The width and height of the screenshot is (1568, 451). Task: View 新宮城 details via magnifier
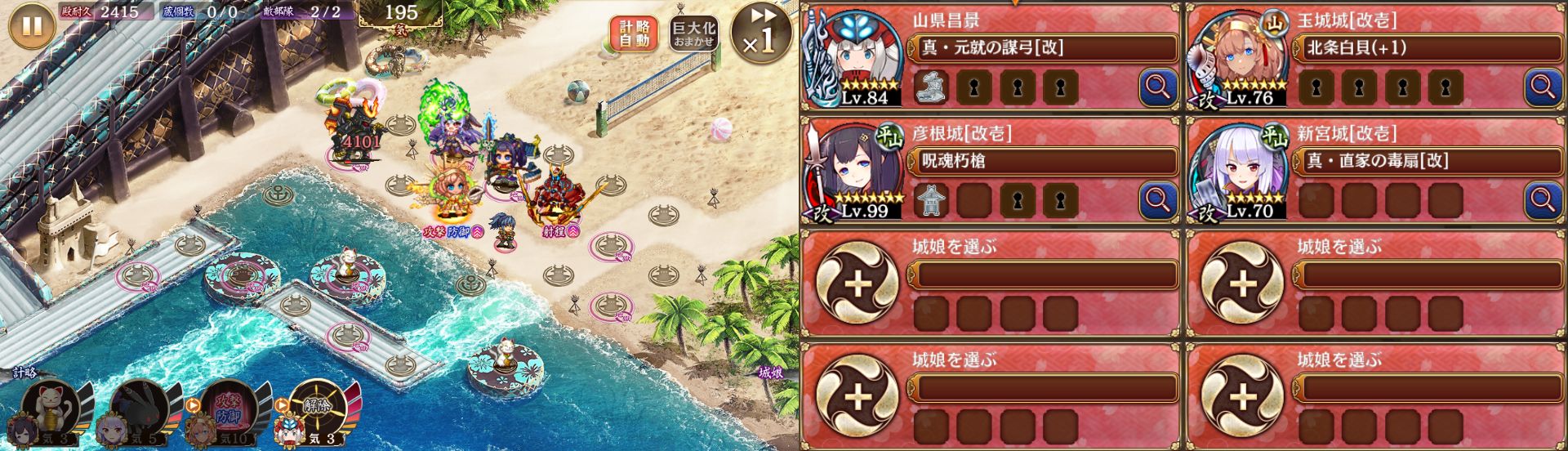pyautogui.click(x=1543, y=199)
